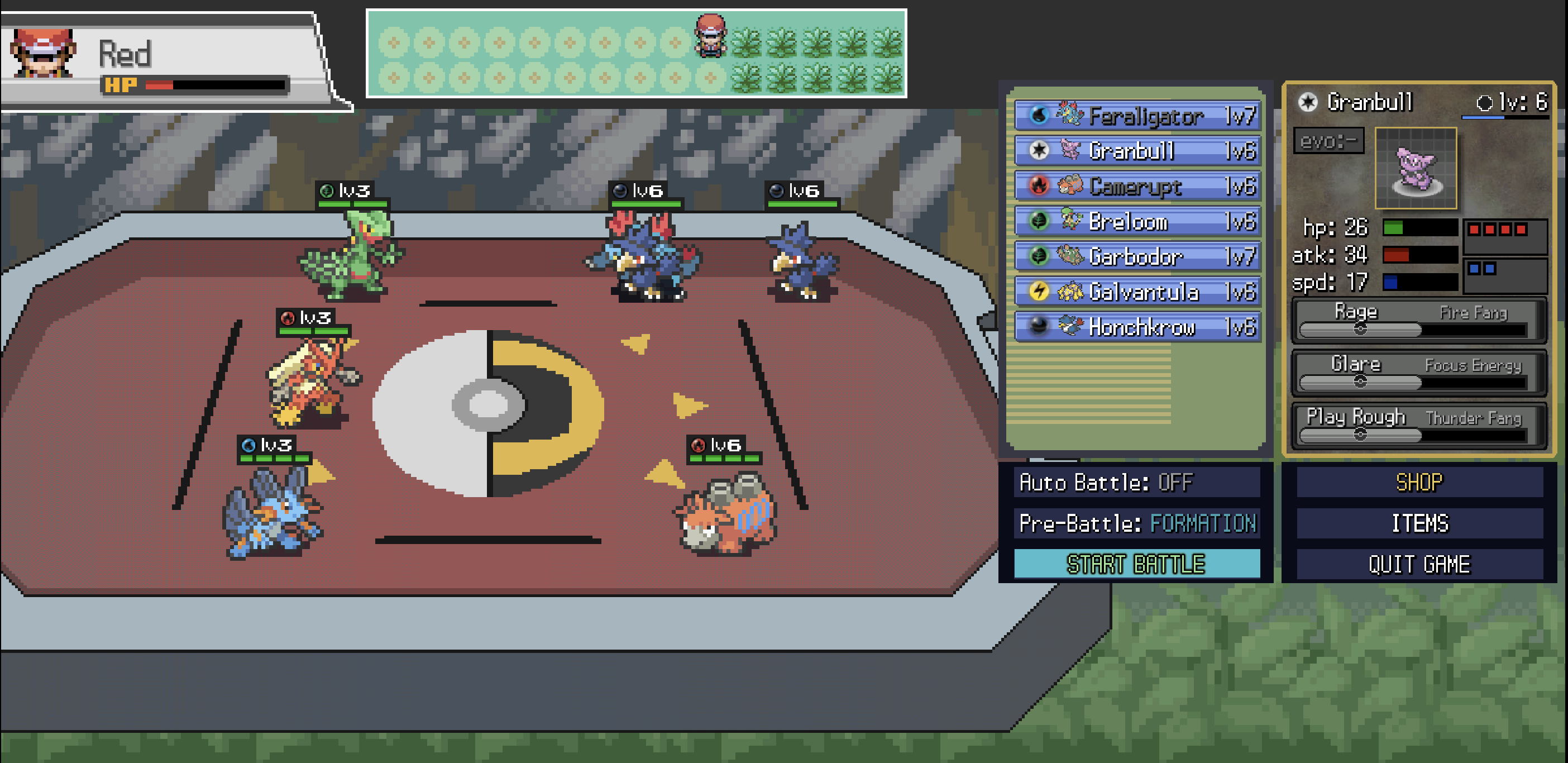Adjust the Rage / Fire Fang move slider
Image resolution: width=1568 pixels, height=763 pixels.
(x=1360, y=330)
